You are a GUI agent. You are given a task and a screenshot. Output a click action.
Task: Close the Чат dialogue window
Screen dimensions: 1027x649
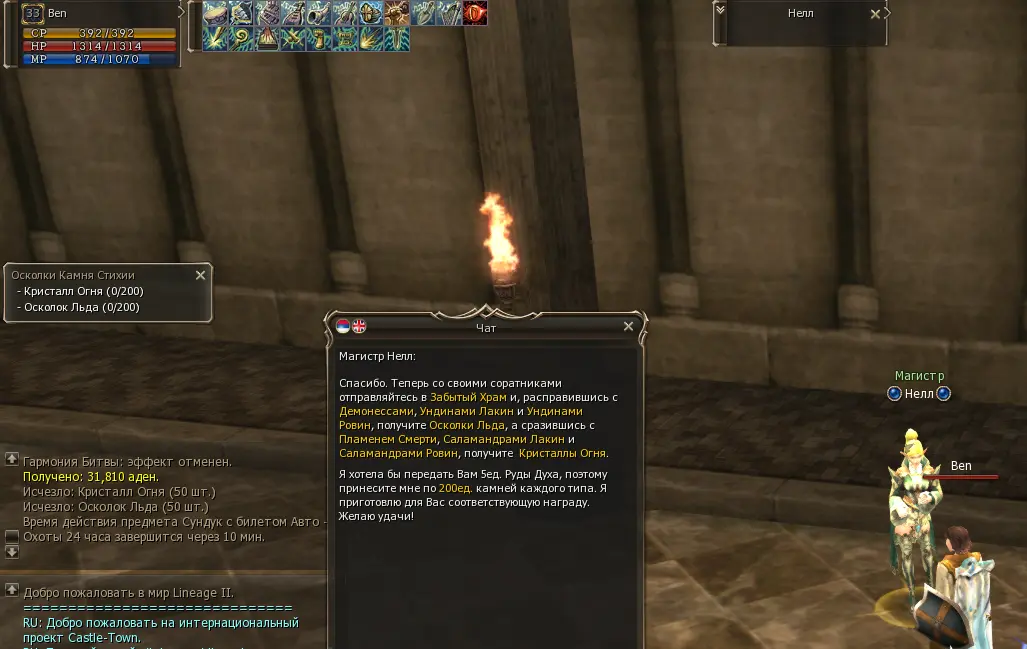(x=628, y=327)
